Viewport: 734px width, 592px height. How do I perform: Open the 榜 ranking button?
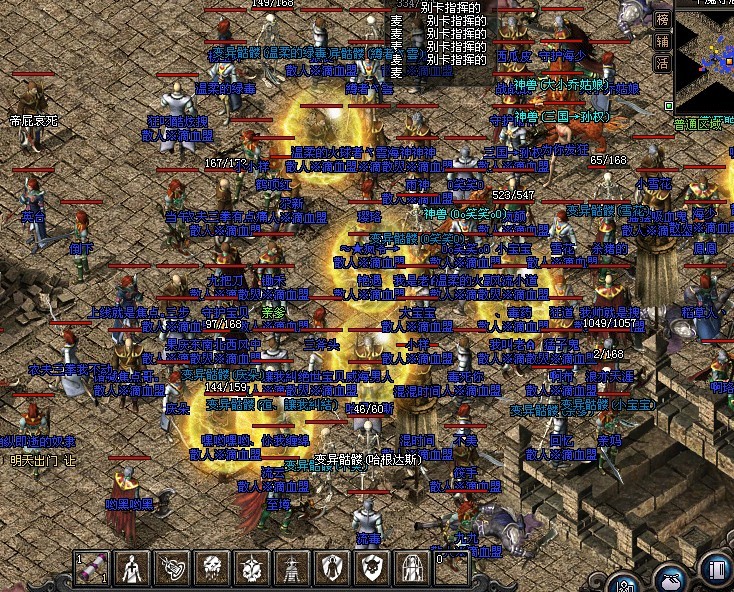tap(662, 19)
